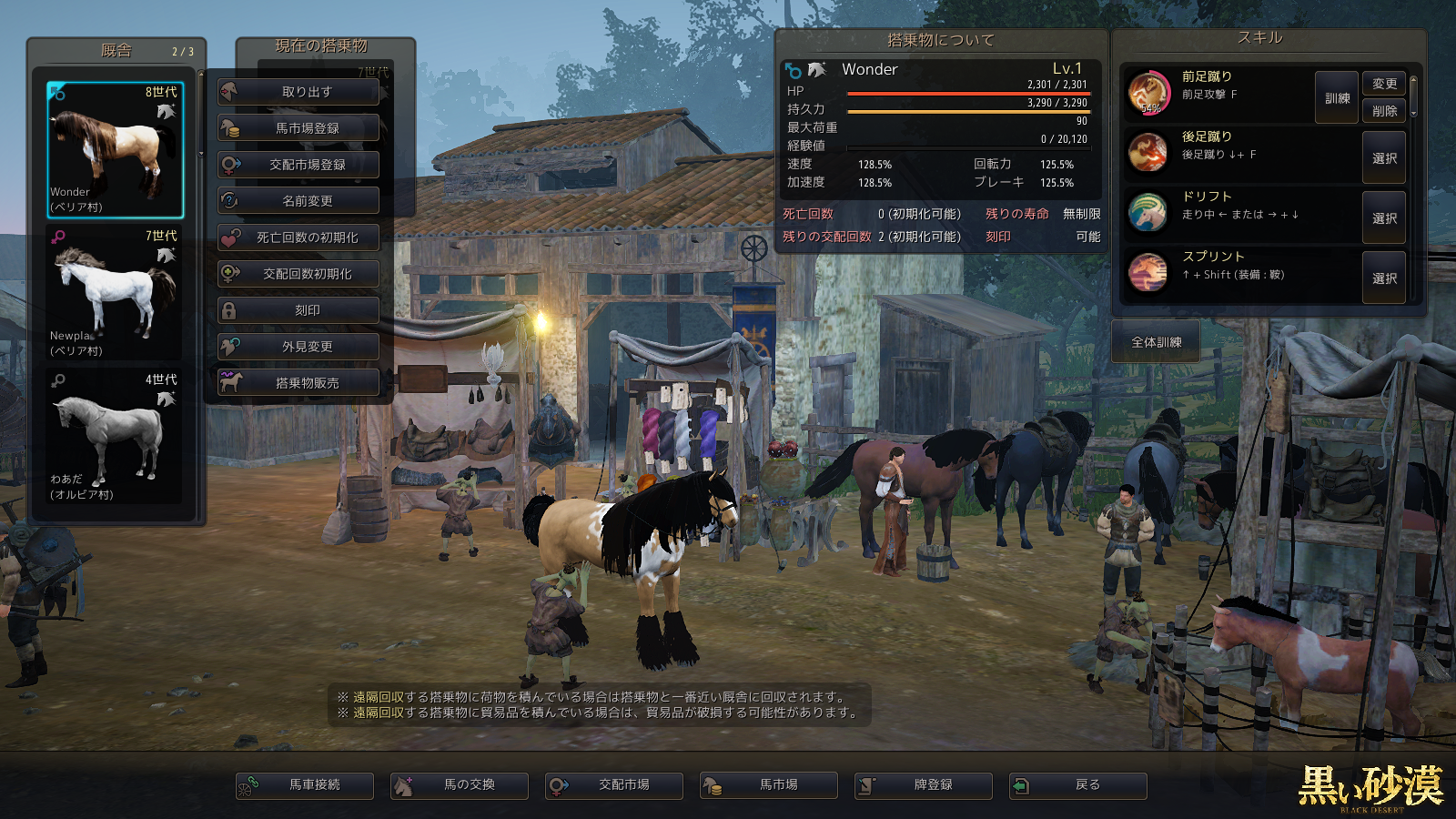Screen dimensions: 1456x819
Task: Click the 訓練 button for 前足蹴り
Action: click(x=1337, y=98)
